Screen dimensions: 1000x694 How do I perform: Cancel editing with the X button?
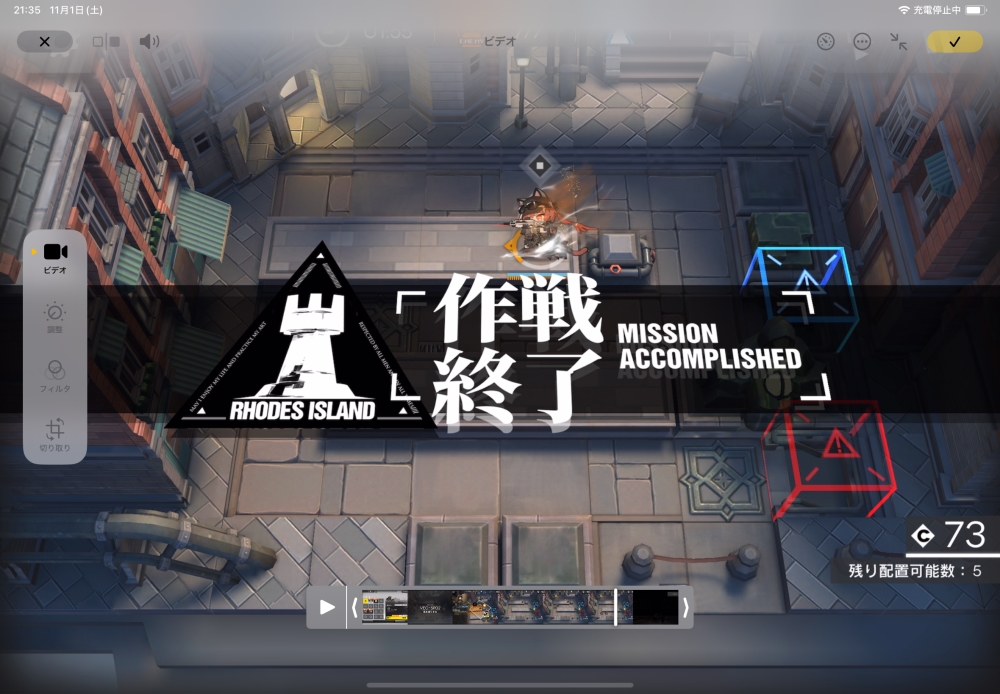[44, 42]
